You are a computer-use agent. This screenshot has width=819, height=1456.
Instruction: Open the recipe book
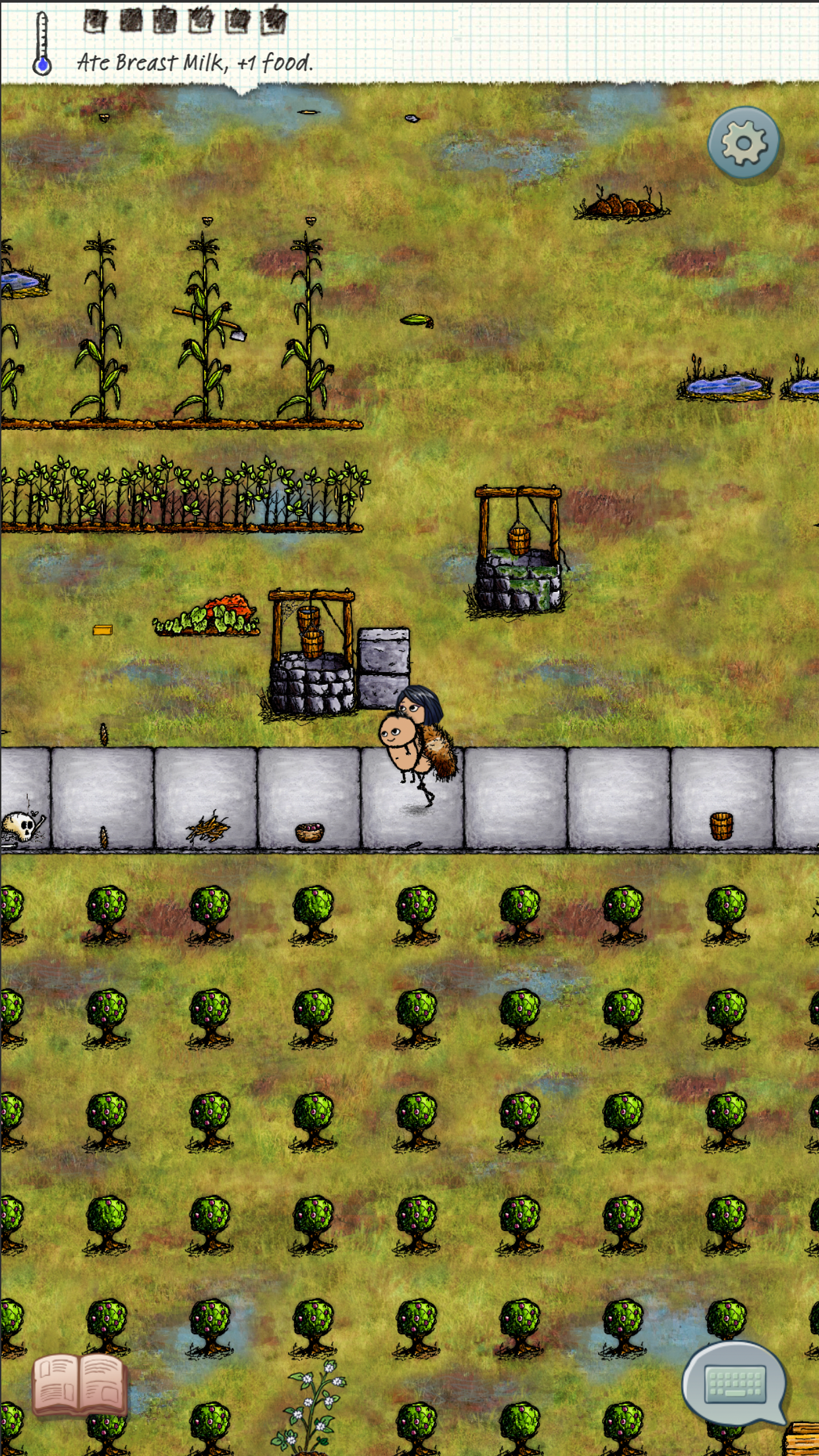point(79,1385)
